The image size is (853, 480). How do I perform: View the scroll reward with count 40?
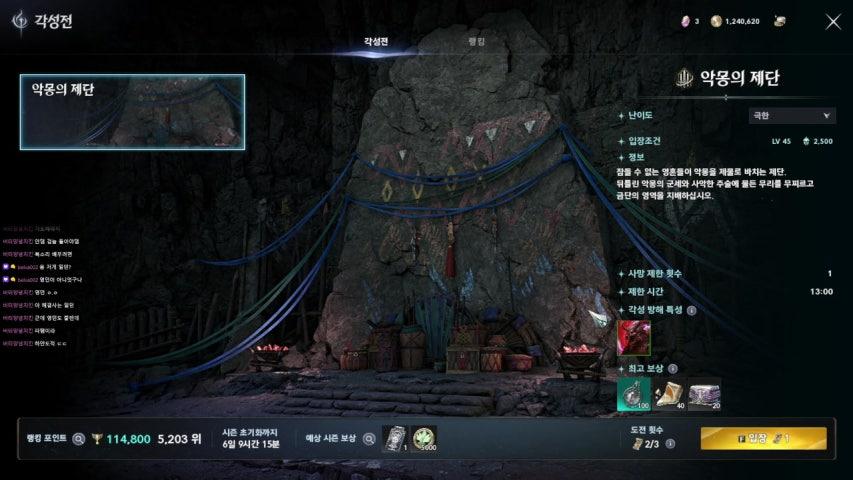click(x=668, y=395)
